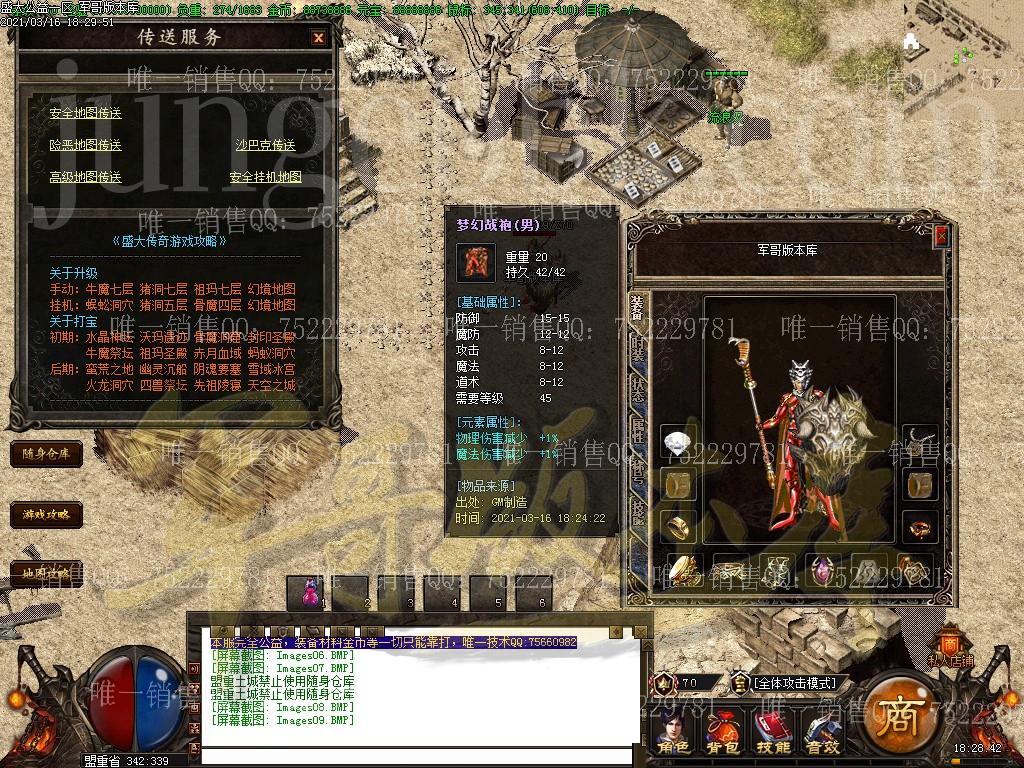Viewport: 1024px width, 768px height.
Task: Select the diamond equipment slot
Action: click(x=679, y=441)
